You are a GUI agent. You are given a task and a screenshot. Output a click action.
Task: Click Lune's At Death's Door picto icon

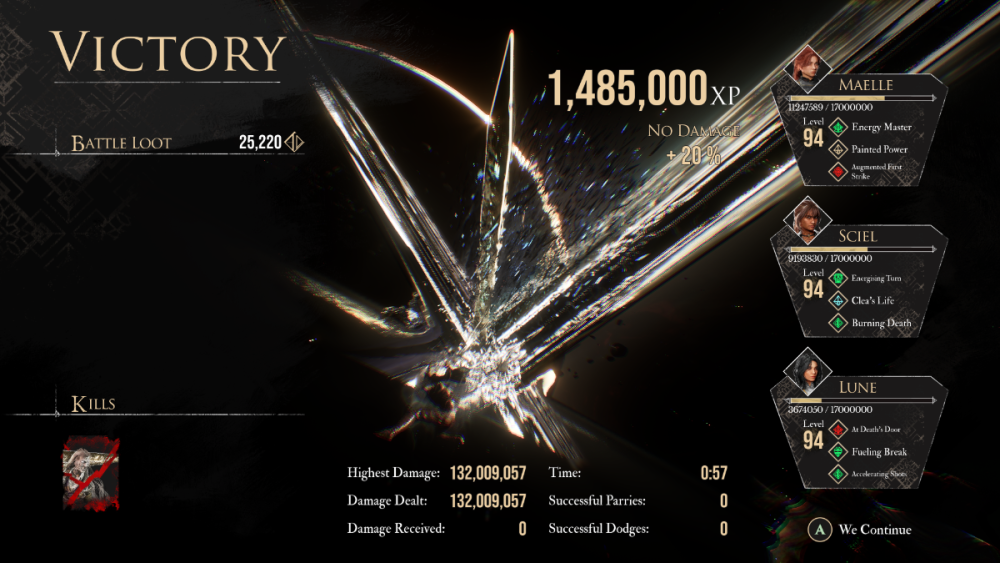(x=838, y=429)
